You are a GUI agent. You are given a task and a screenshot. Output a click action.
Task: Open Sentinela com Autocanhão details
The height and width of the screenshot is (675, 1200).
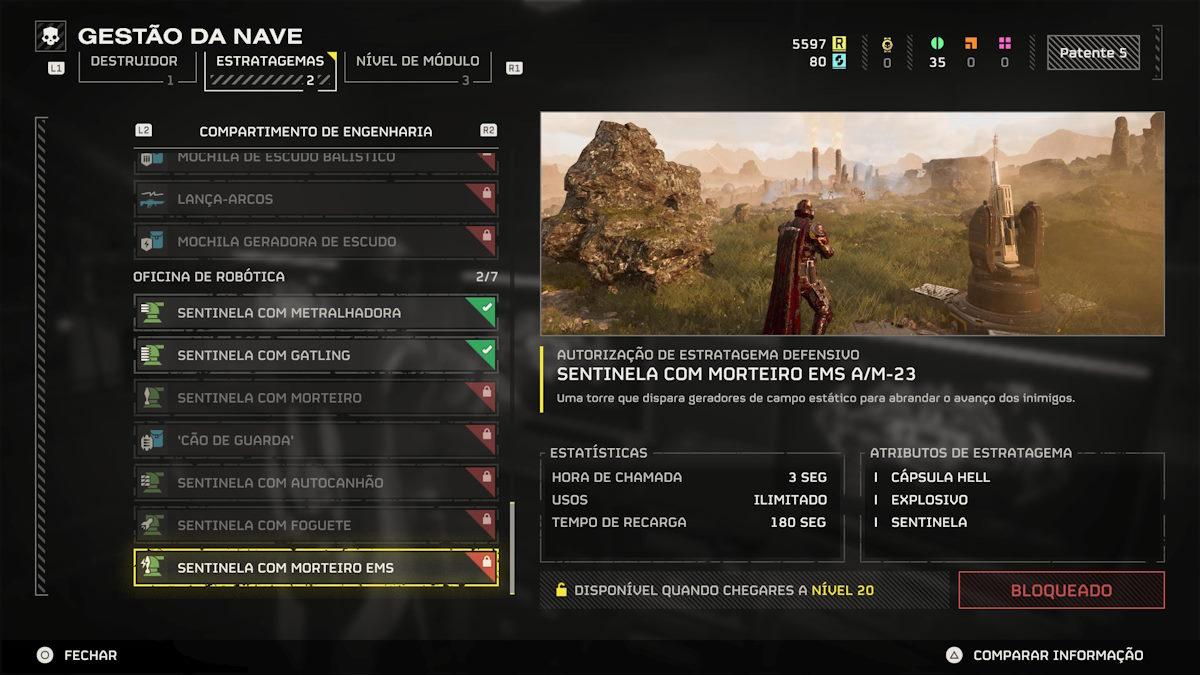pyautogui.click(x=315, y=483)
